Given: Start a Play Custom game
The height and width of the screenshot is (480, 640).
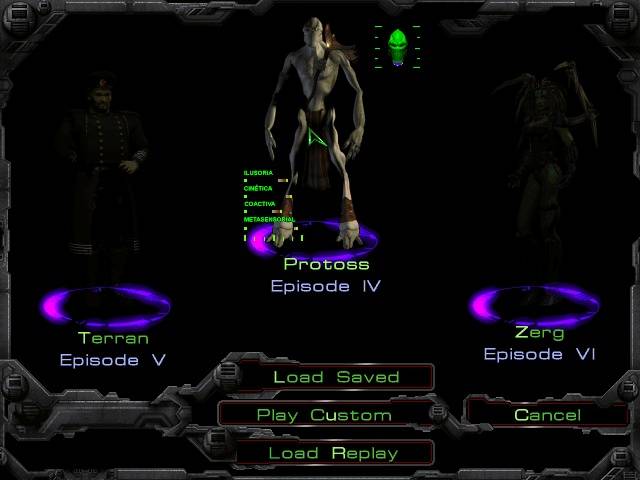Looking at the screenshot, I should click(324, 415).
